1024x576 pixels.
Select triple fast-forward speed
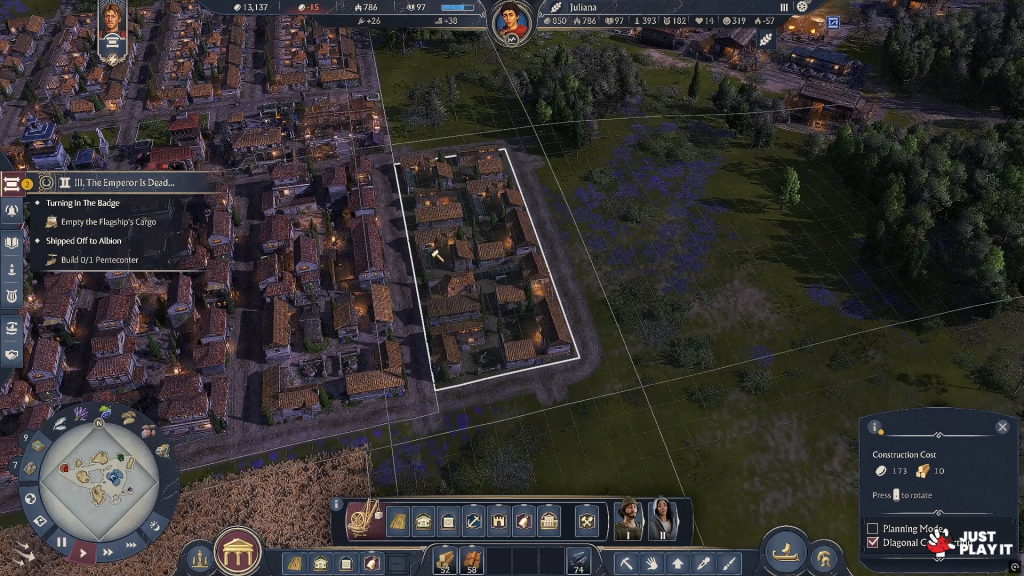[x=129, y=541]
